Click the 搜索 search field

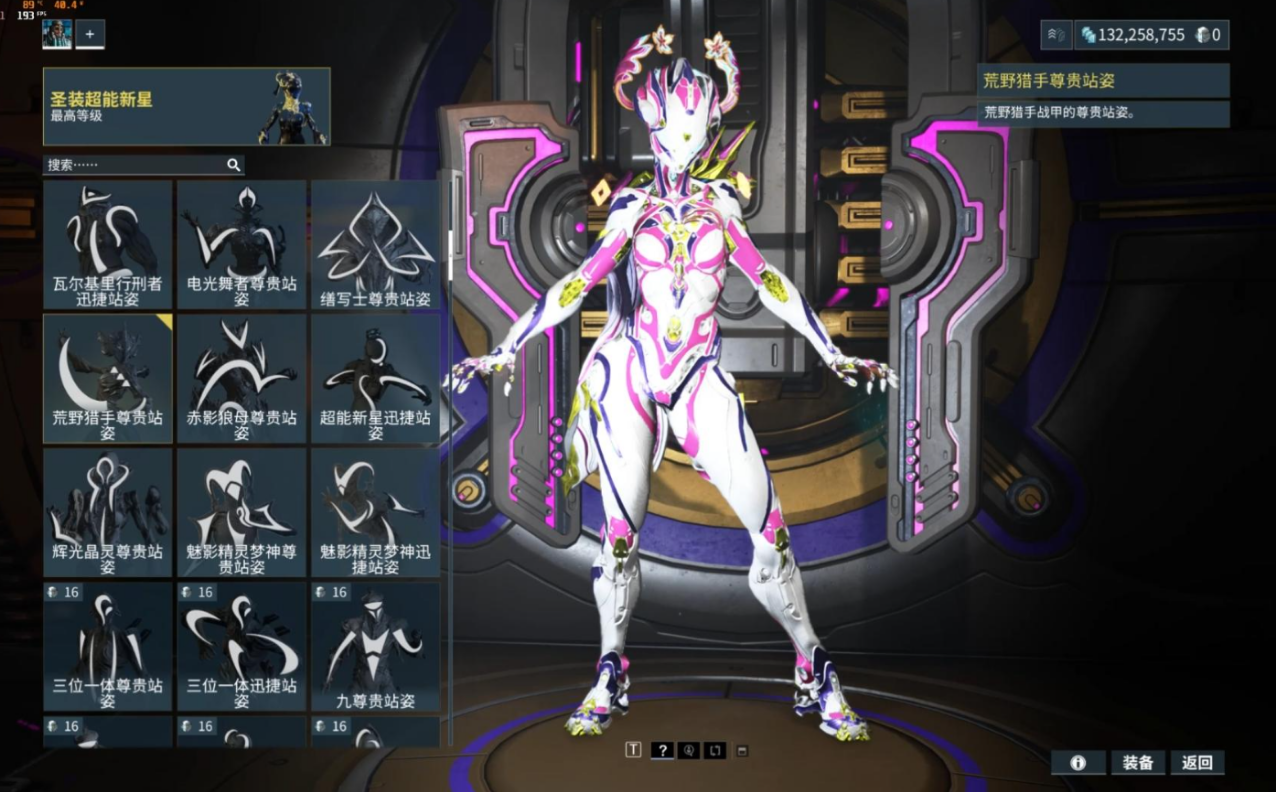(135, 165)
